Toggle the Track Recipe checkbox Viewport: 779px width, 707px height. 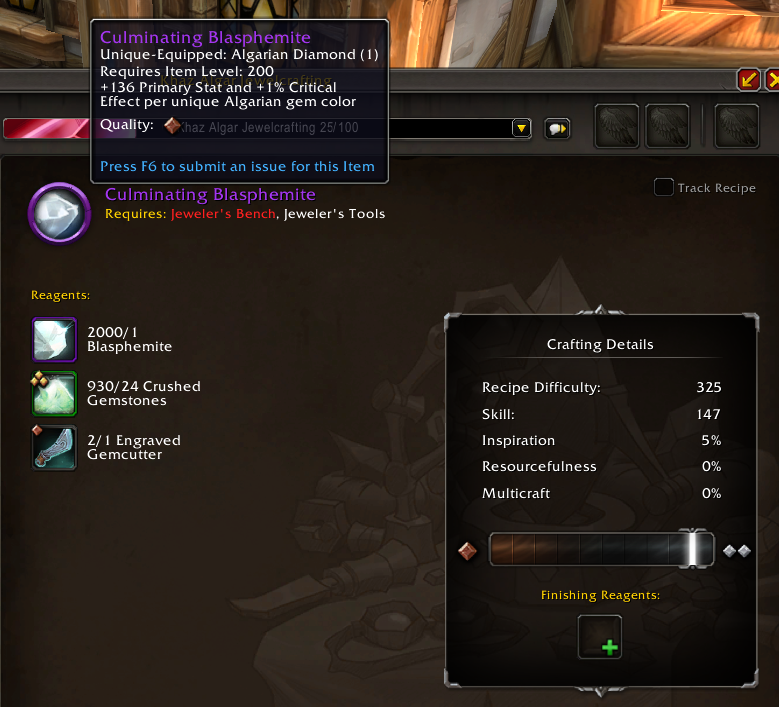[664, 187]
